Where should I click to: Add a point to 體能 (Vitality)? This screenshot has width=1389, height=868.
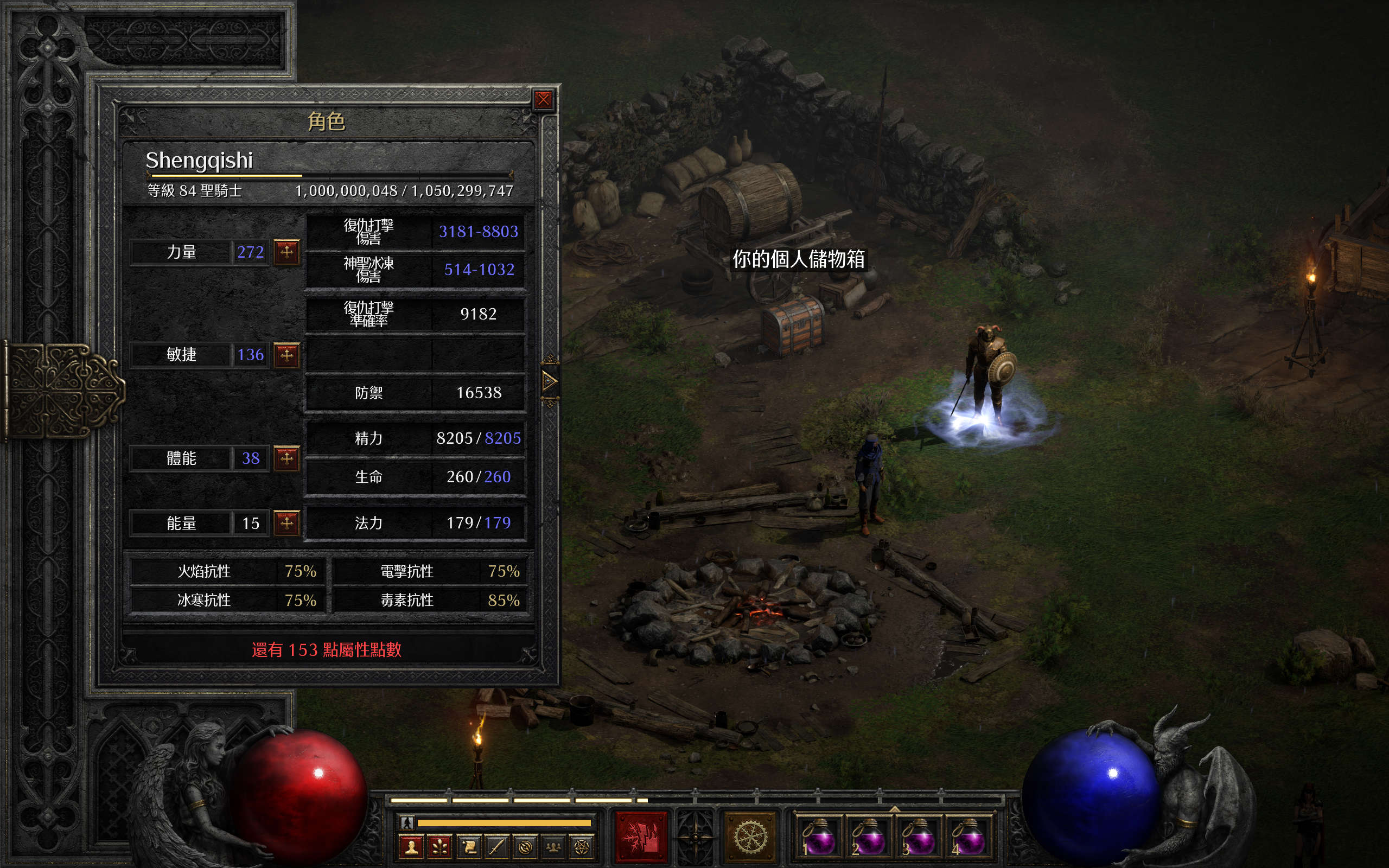(287, 458)
